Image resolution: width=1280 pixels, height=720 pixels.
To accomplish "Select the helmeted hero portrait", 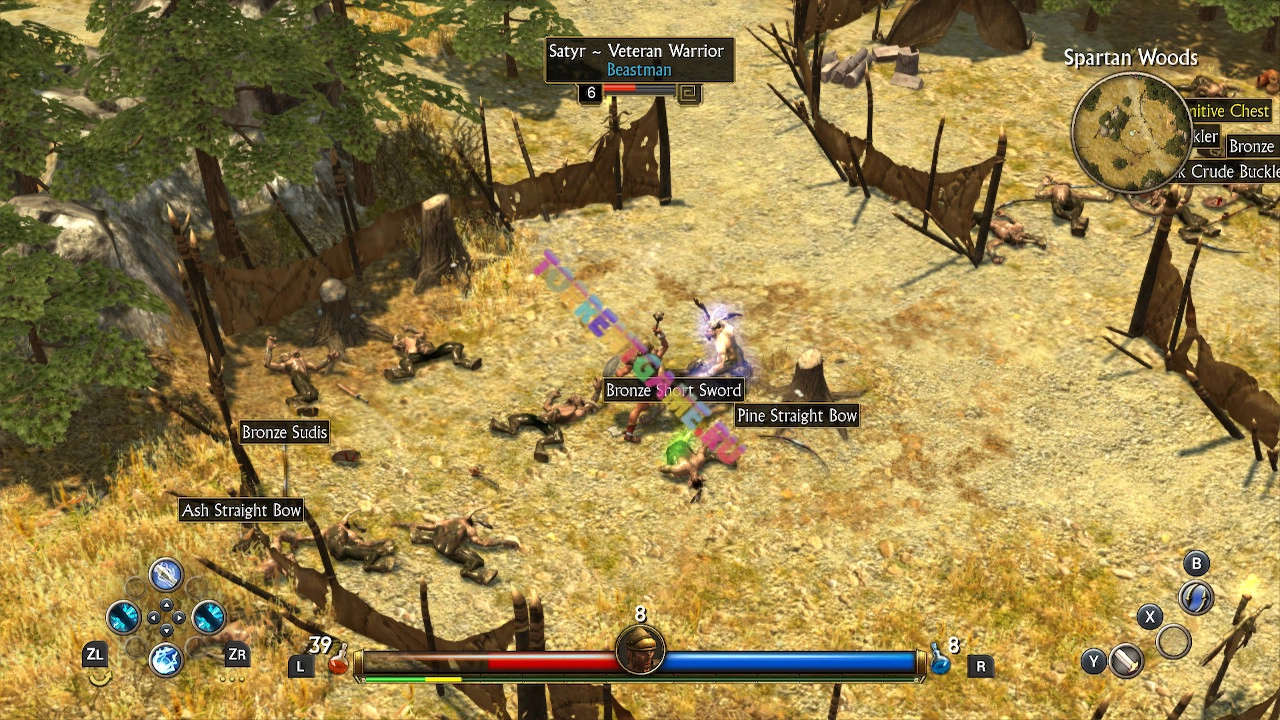I will point(640,650).
